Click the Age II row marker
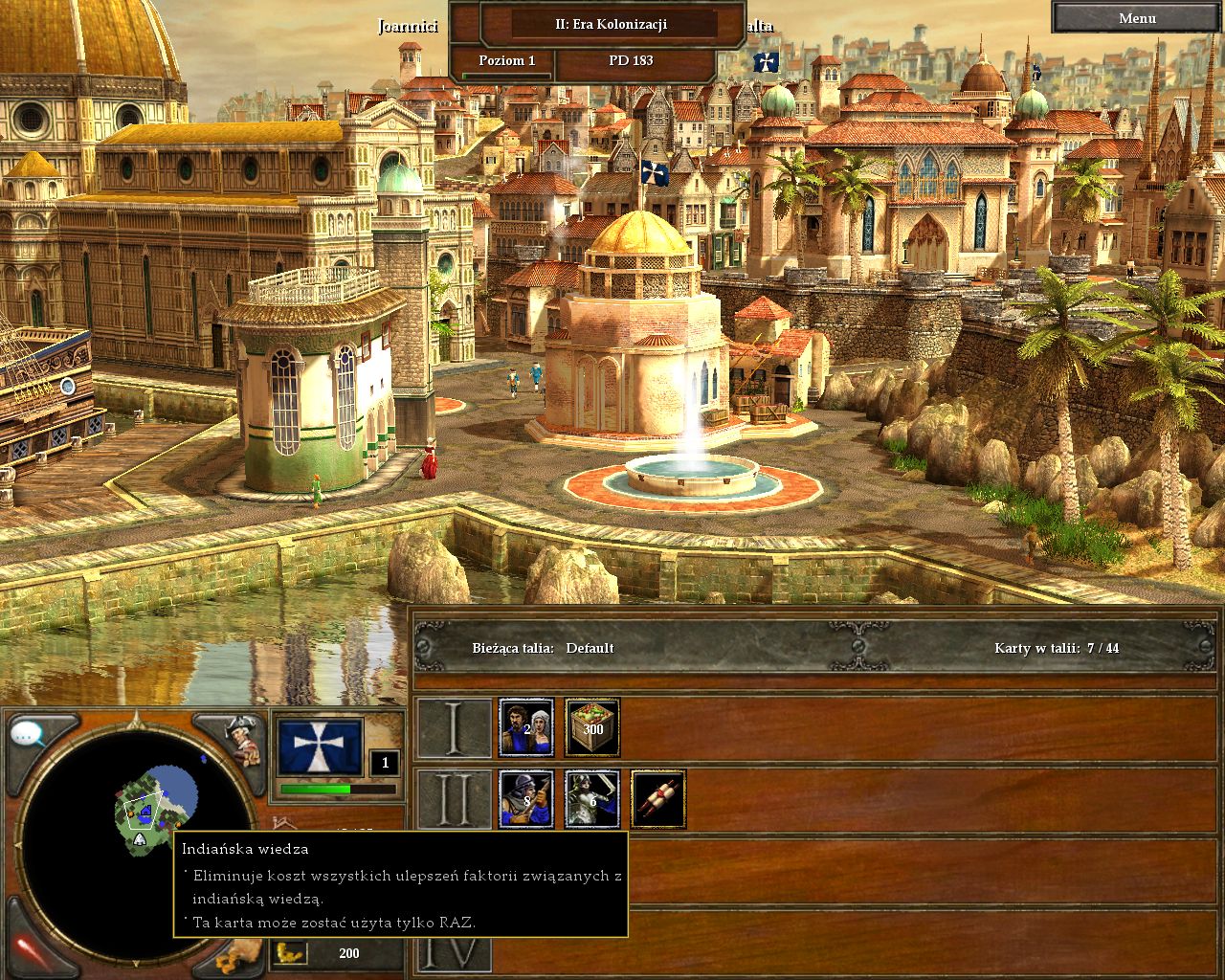This screenshot has height=980, width=1225. tap(454, 799)
